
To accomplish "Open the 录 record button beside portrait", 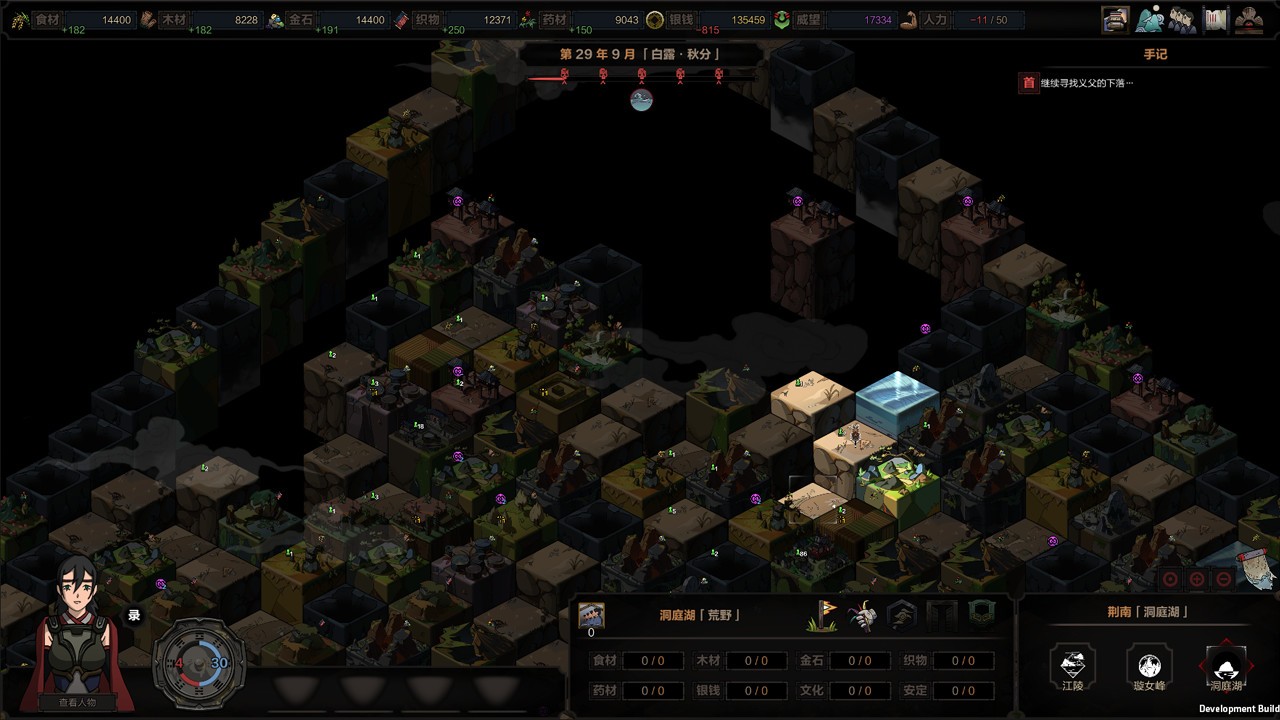I will (133, 616).
